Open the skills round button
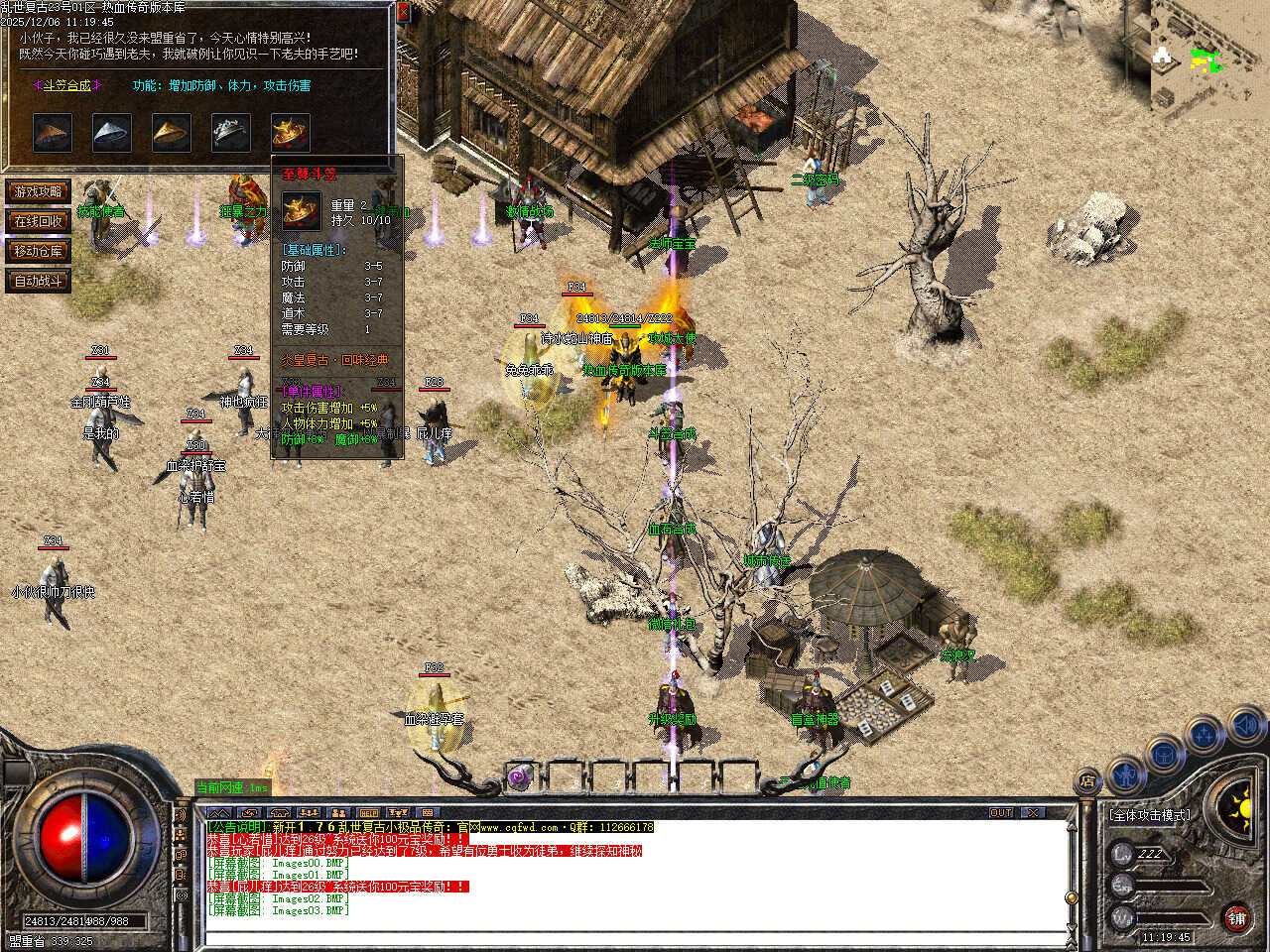1270x952 pixels. (x=1205, y=735)
